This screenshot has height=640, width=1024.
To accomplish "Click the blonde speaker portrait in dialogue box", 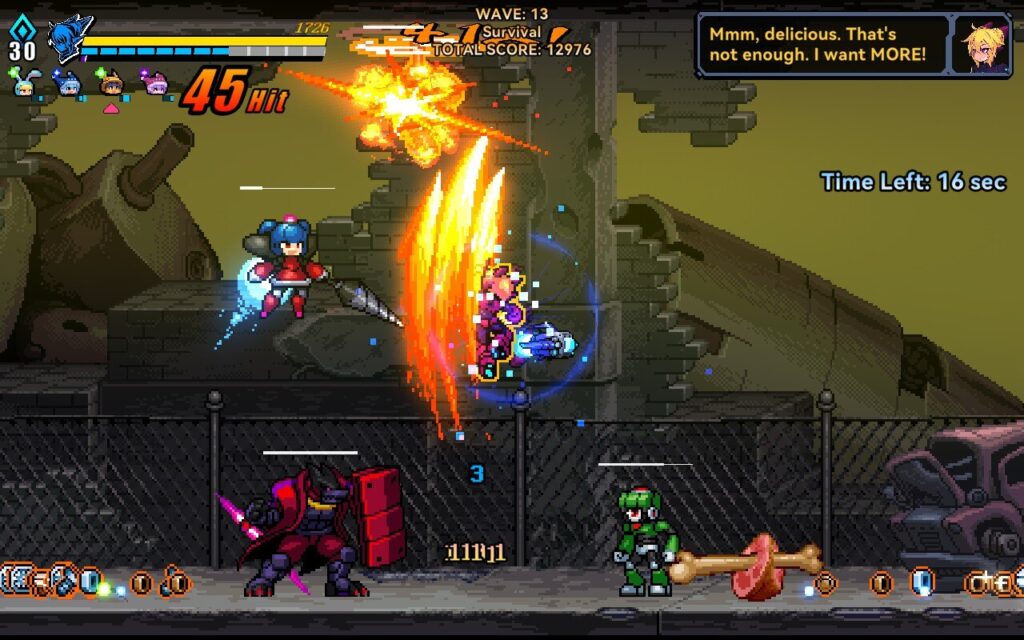I will pyautogui.click(x=981, y=46).
